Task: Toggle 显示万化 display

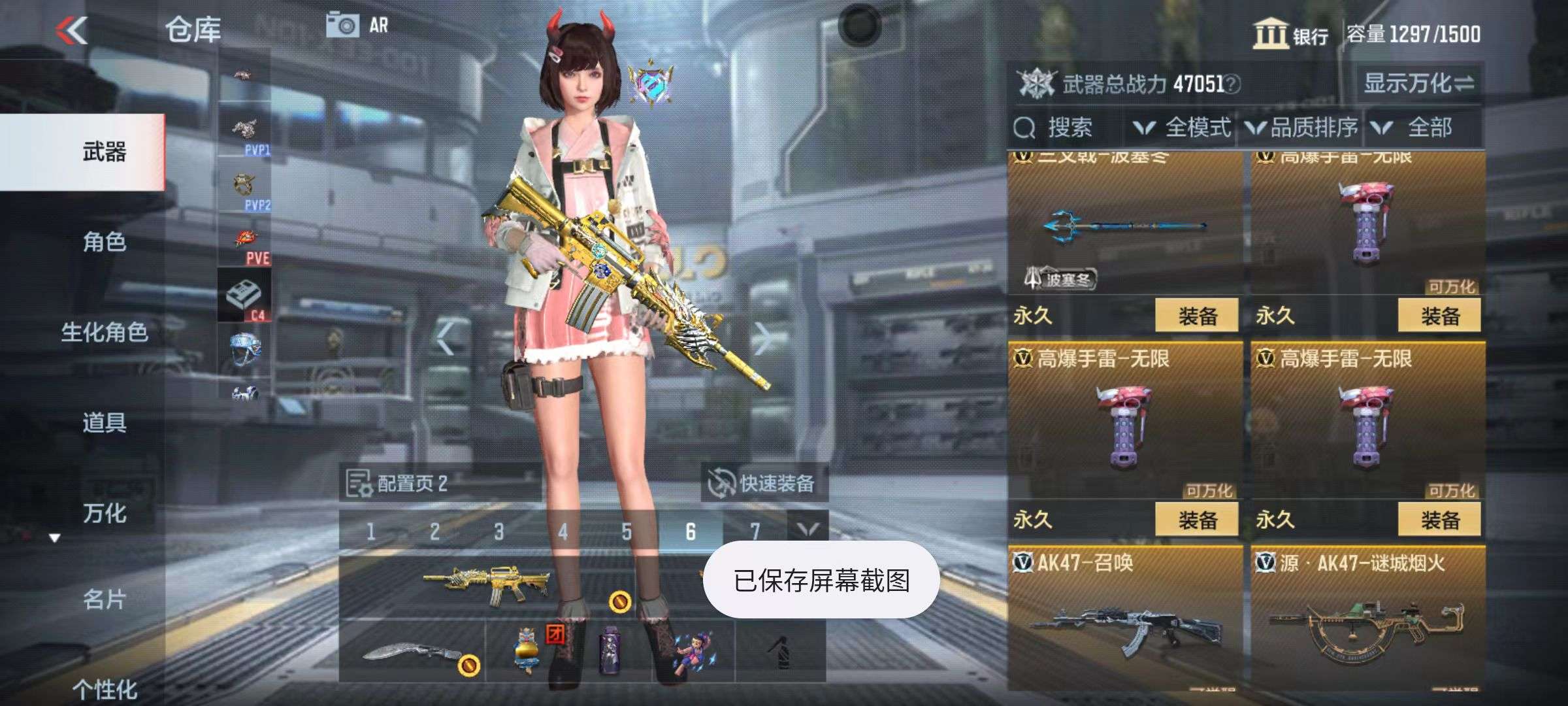Action: point(1418,84)
